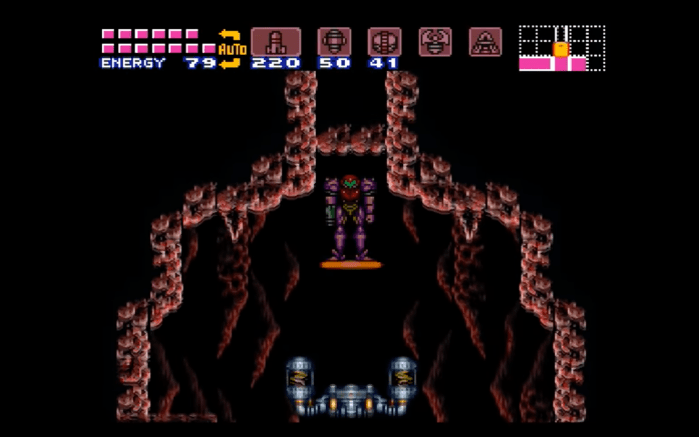Open the minimap grid
The width and height of the screenshot is (699, 437).
[x=561, y=48]
